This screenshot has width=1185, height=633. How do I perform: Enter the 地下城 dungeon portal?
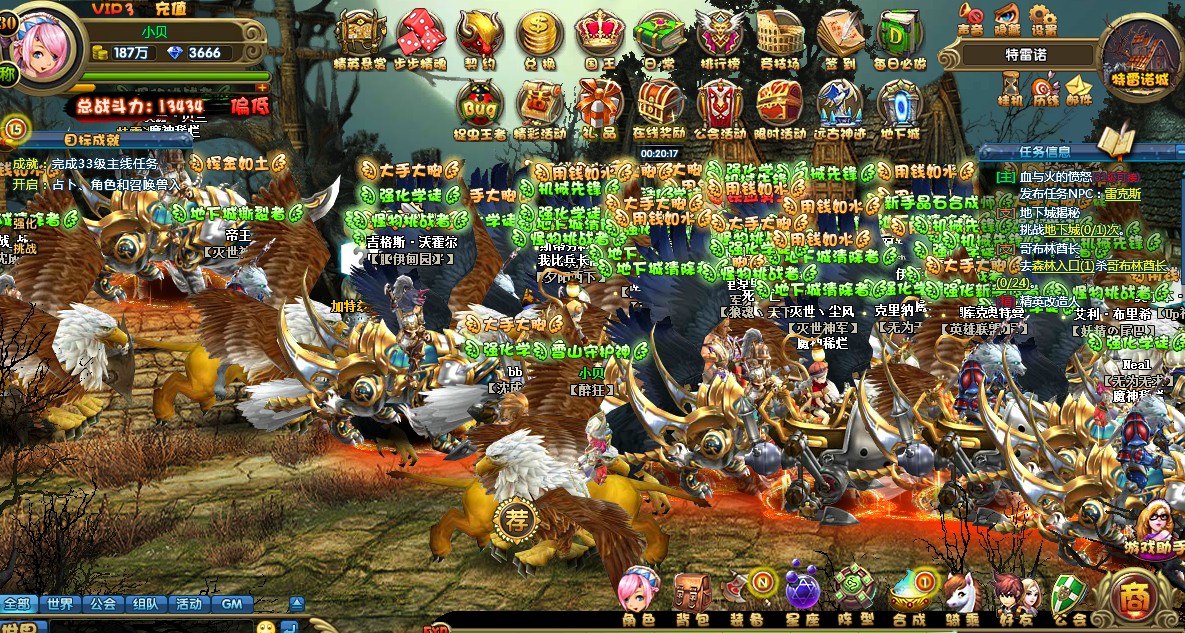click(x=899, y=104)
